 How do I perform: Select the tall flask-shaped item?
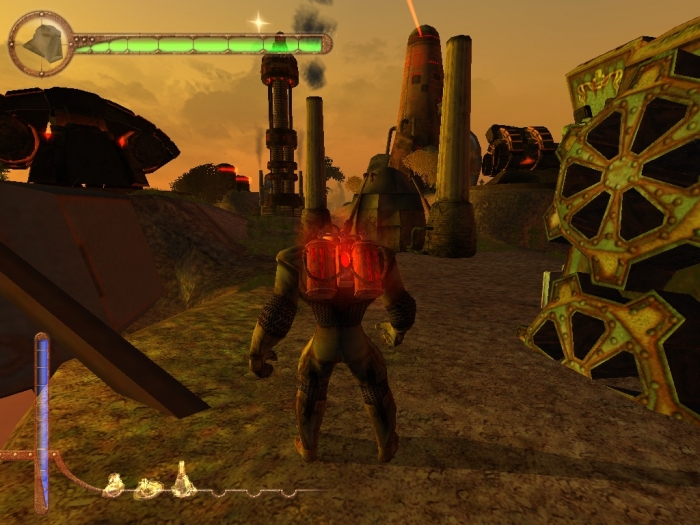tap(182, 481)
